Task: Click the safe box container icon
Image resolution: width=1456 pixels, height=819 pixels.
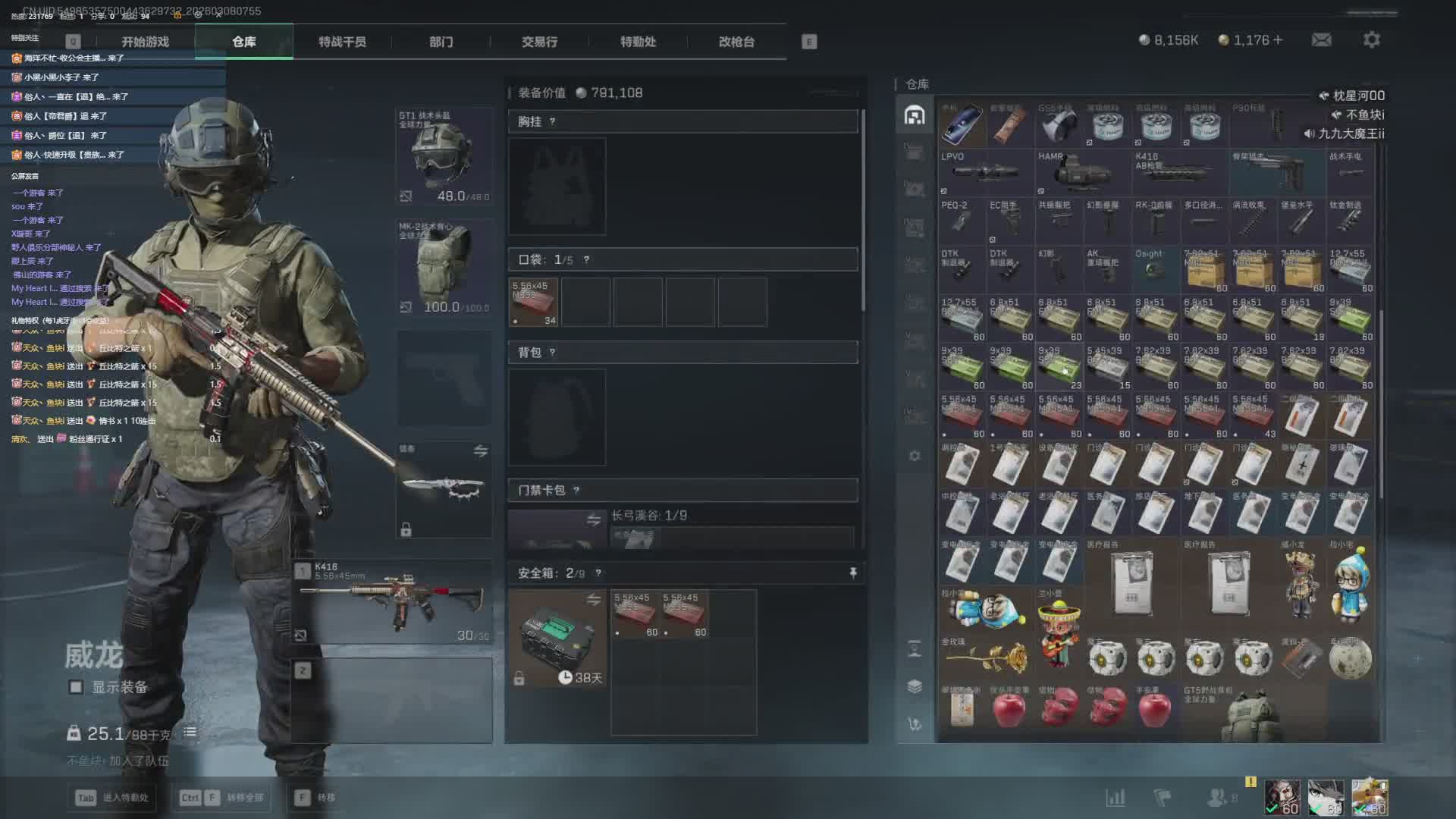Action: tap(557, 638)
